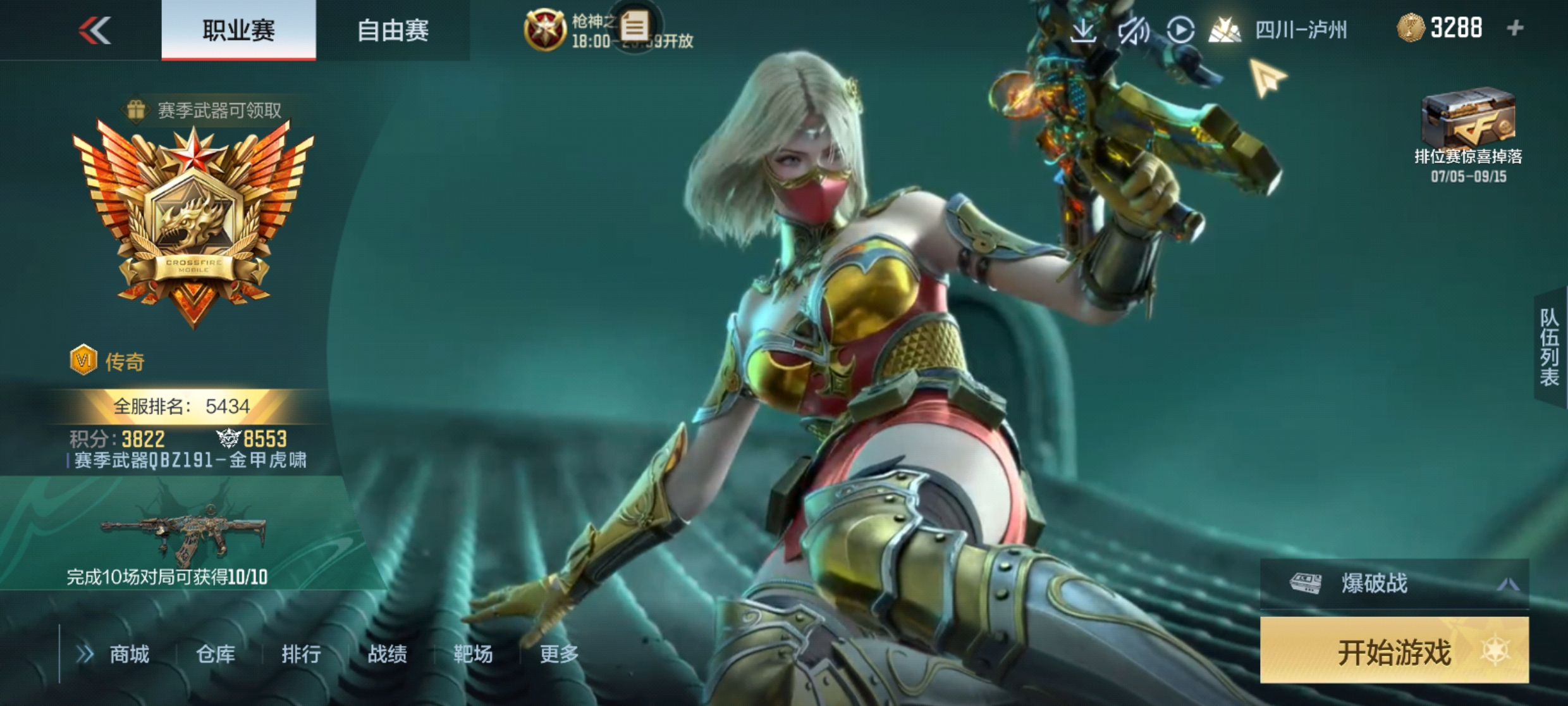Switch to the 职业赛 tab
Screen dimensions: 1568x706
pyautogui.click(x=238, y=30)
